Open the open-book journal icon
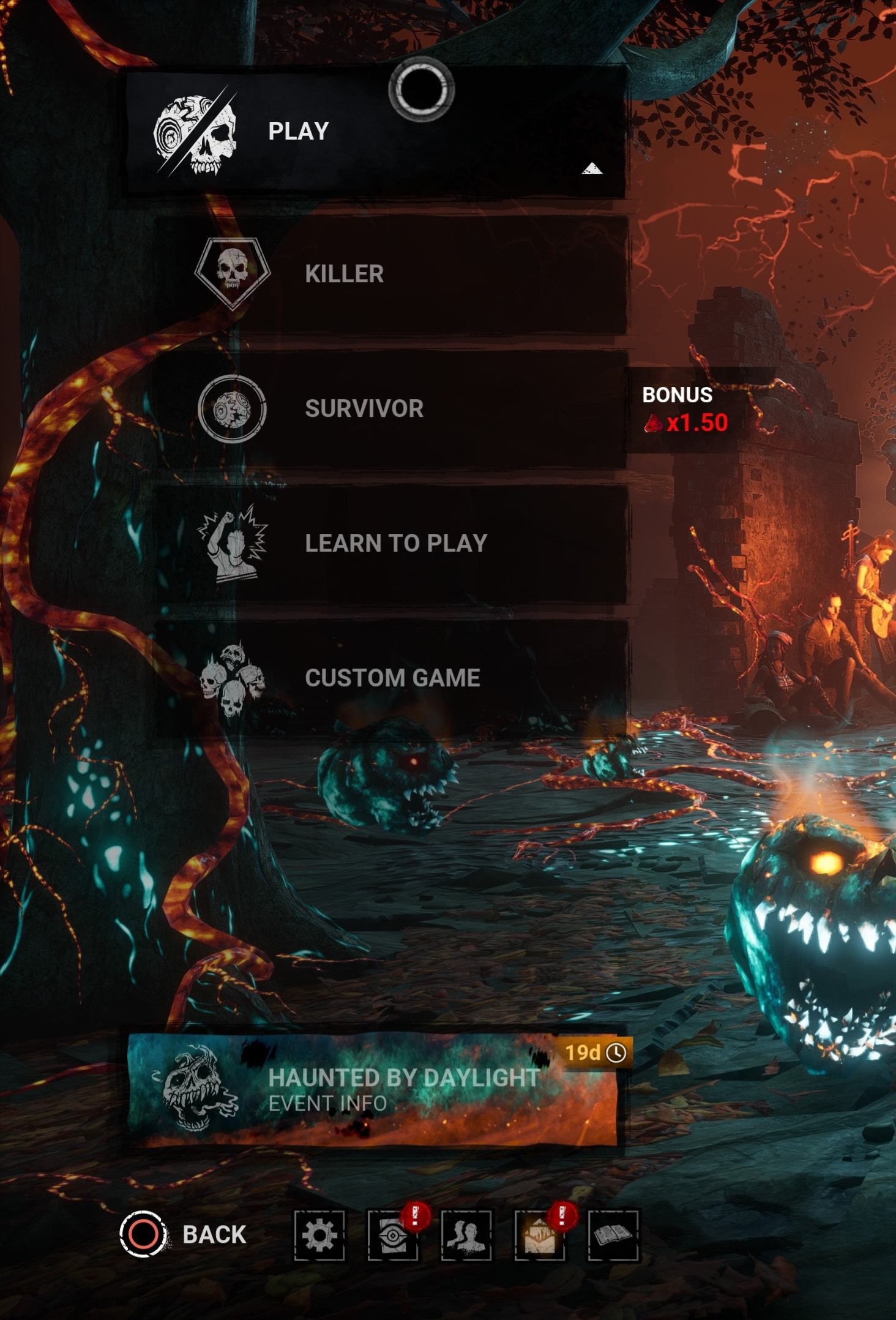Screen dimensions: 896x1320 click(613, 1236)
